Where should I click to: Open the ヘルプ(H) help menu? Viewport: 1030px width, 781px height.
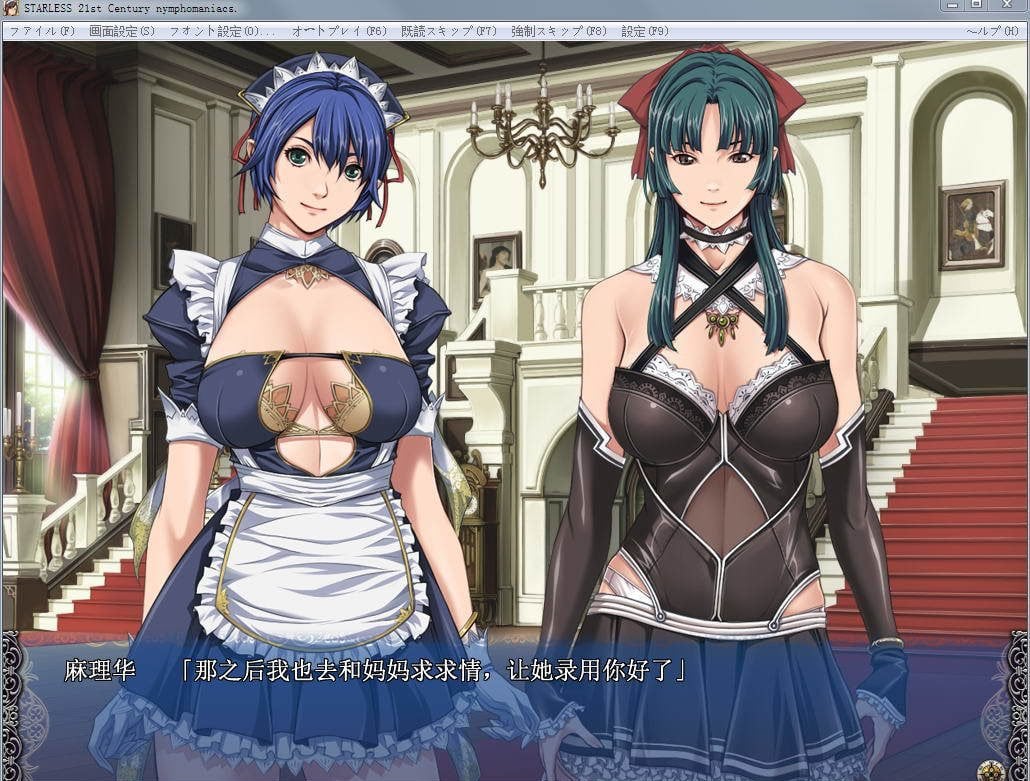pos(991,31)
